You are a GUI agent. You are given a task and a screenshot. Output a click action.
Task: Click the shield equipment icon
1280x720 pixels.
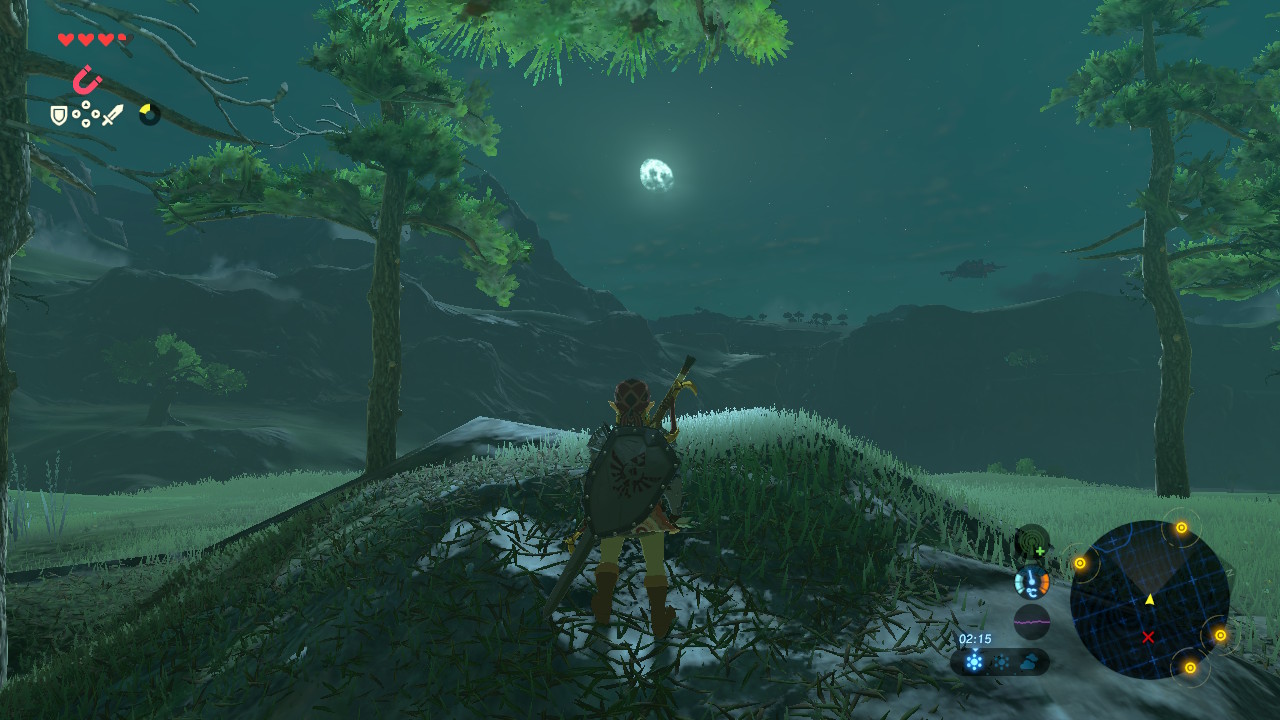point(60,116)
